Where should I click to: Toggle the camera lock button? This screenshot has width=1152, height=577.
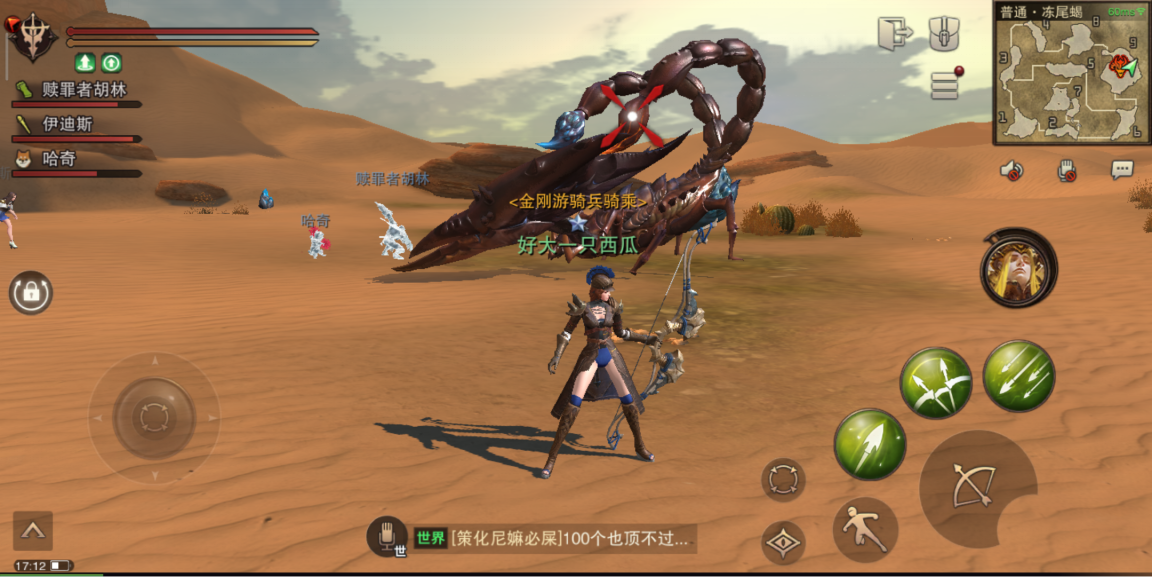coord(31,293)
